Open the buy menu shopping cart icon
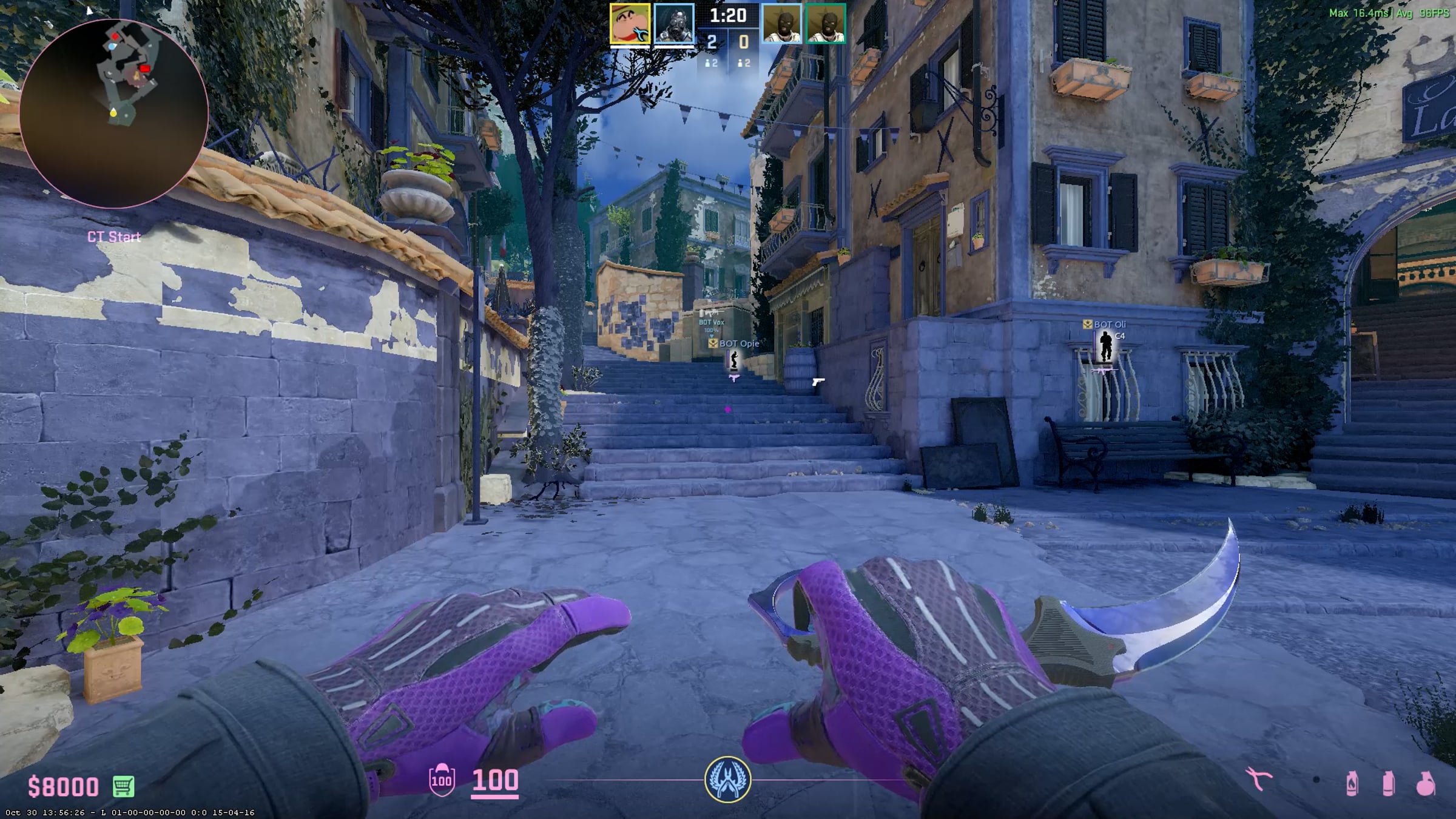 click(x=124, y=786)
